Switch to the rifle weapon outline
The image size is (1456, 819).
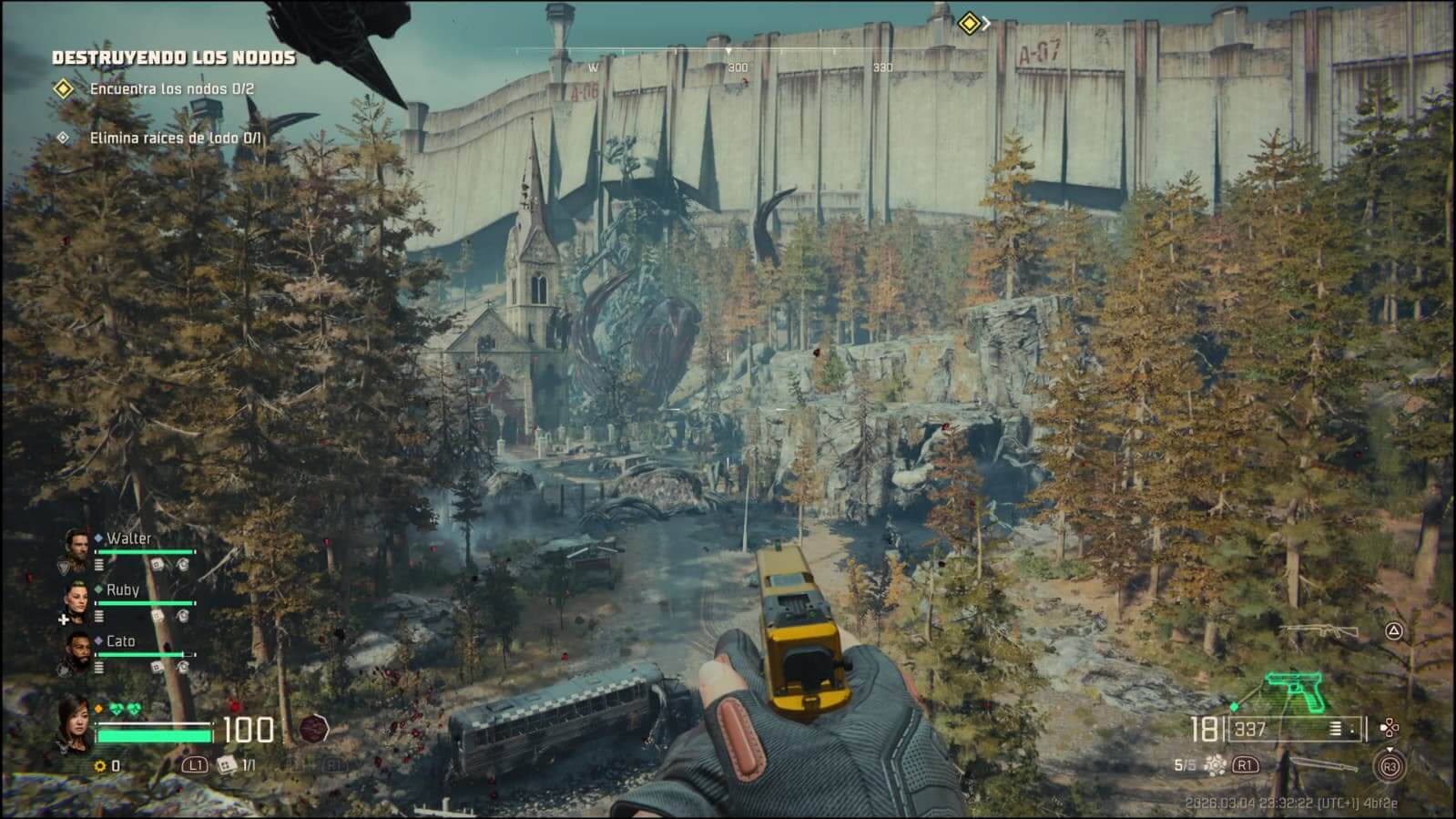[x=1319, y=630]
